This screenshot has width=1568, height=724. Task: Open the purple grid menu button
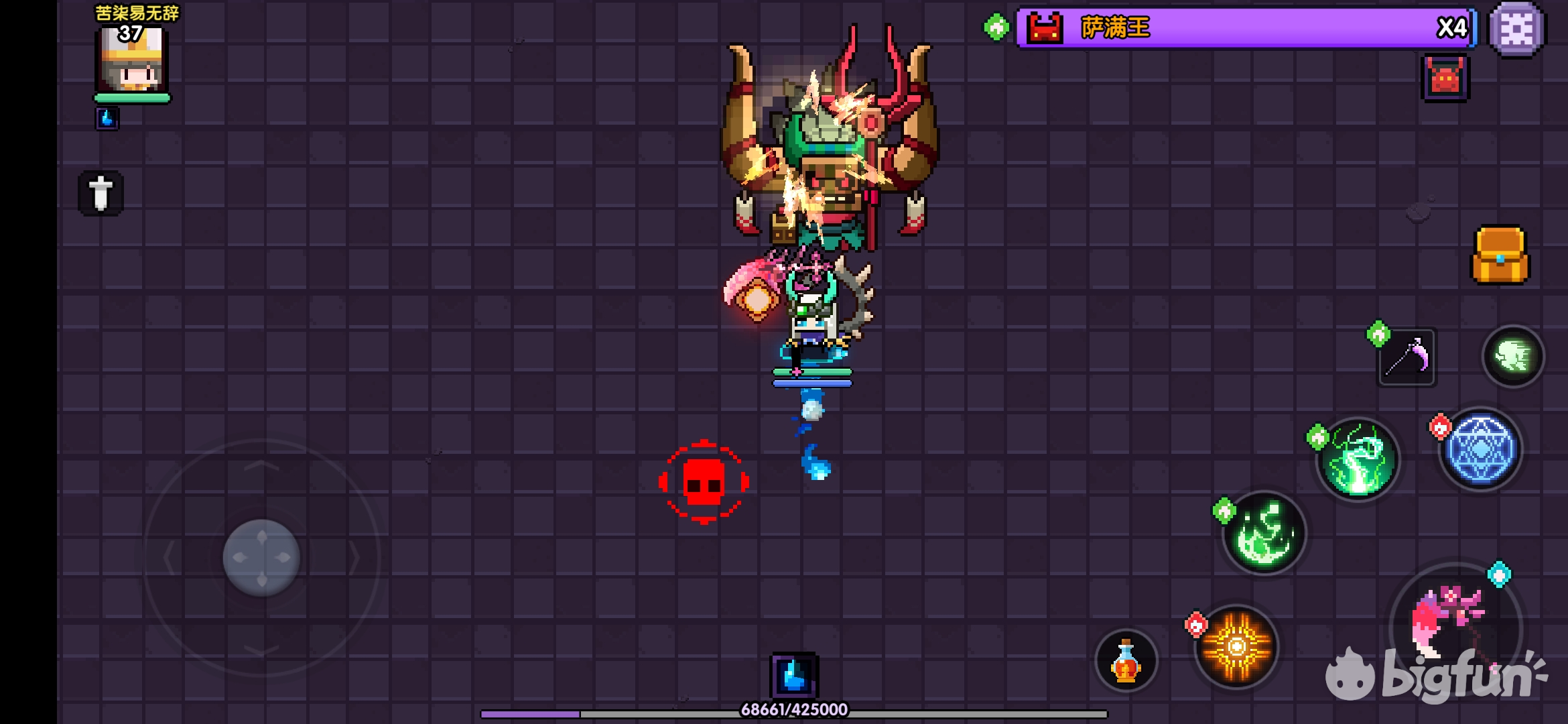pos(1516,29)
